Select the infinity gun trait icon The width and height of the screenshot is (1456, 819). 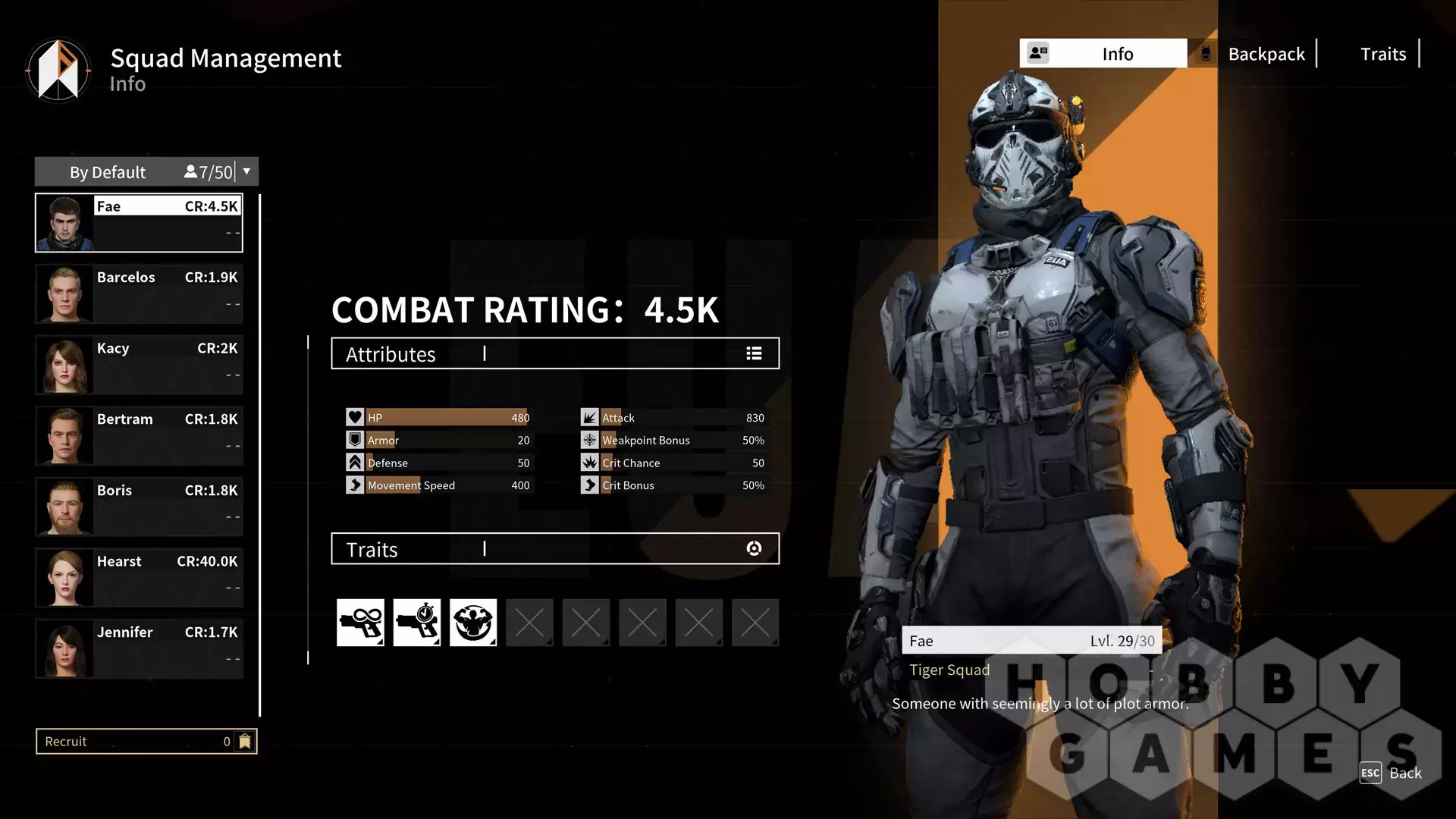click(x=360, y=623)
